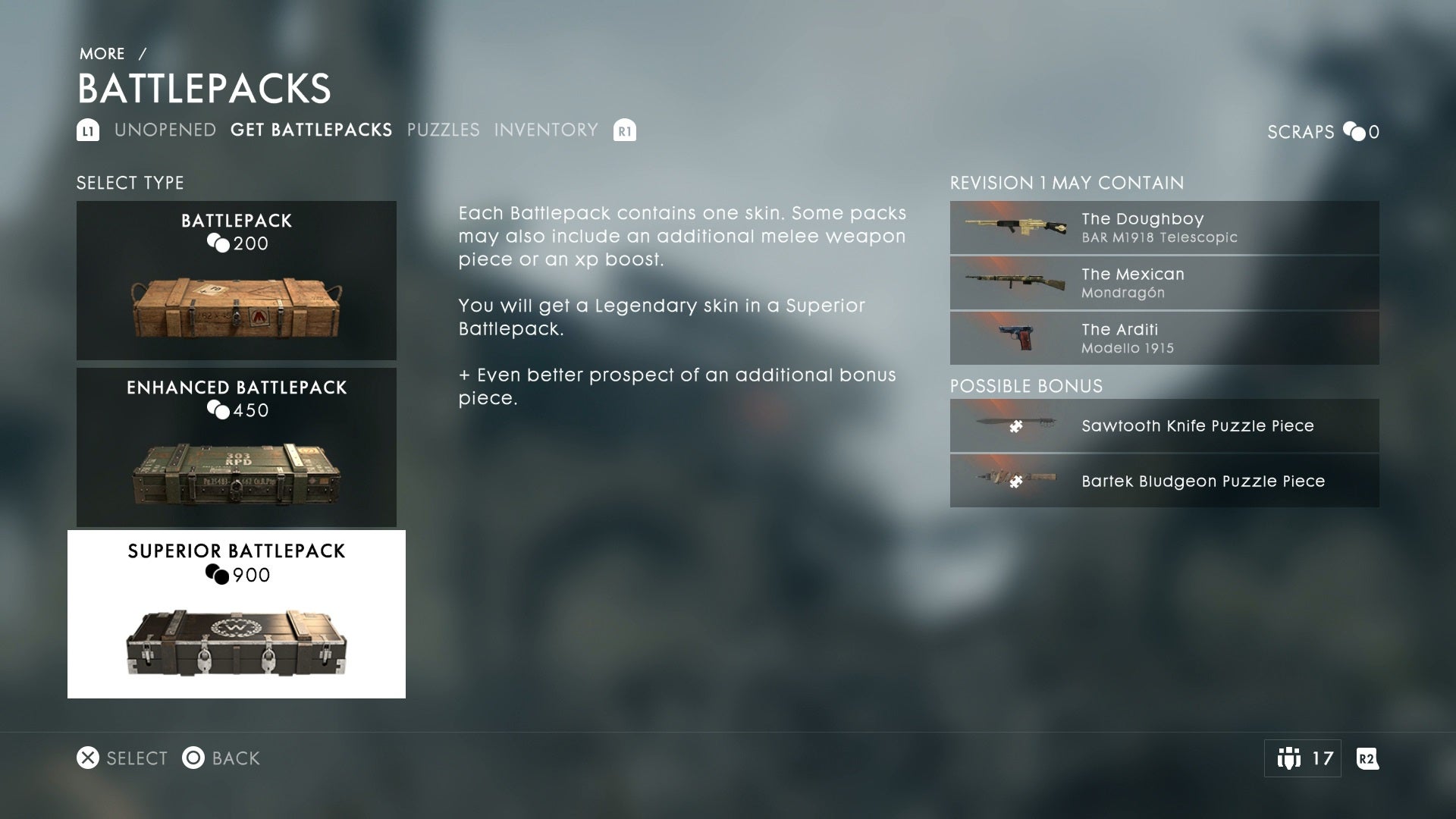The width and height of the screenshot is (1456, 819).
Task: Click the R1 shoulder button icon
Action: 623,130
